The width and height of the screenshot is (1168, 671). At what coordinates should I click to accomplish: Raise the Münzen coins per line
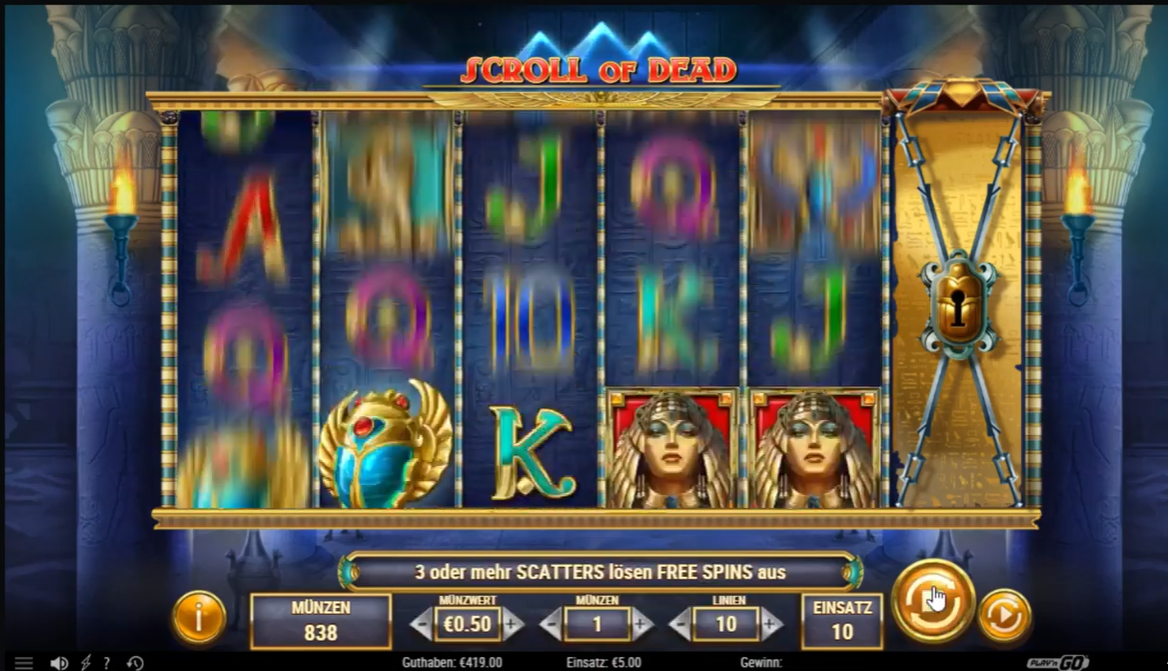pyautogui.click(x=641, y=625)
